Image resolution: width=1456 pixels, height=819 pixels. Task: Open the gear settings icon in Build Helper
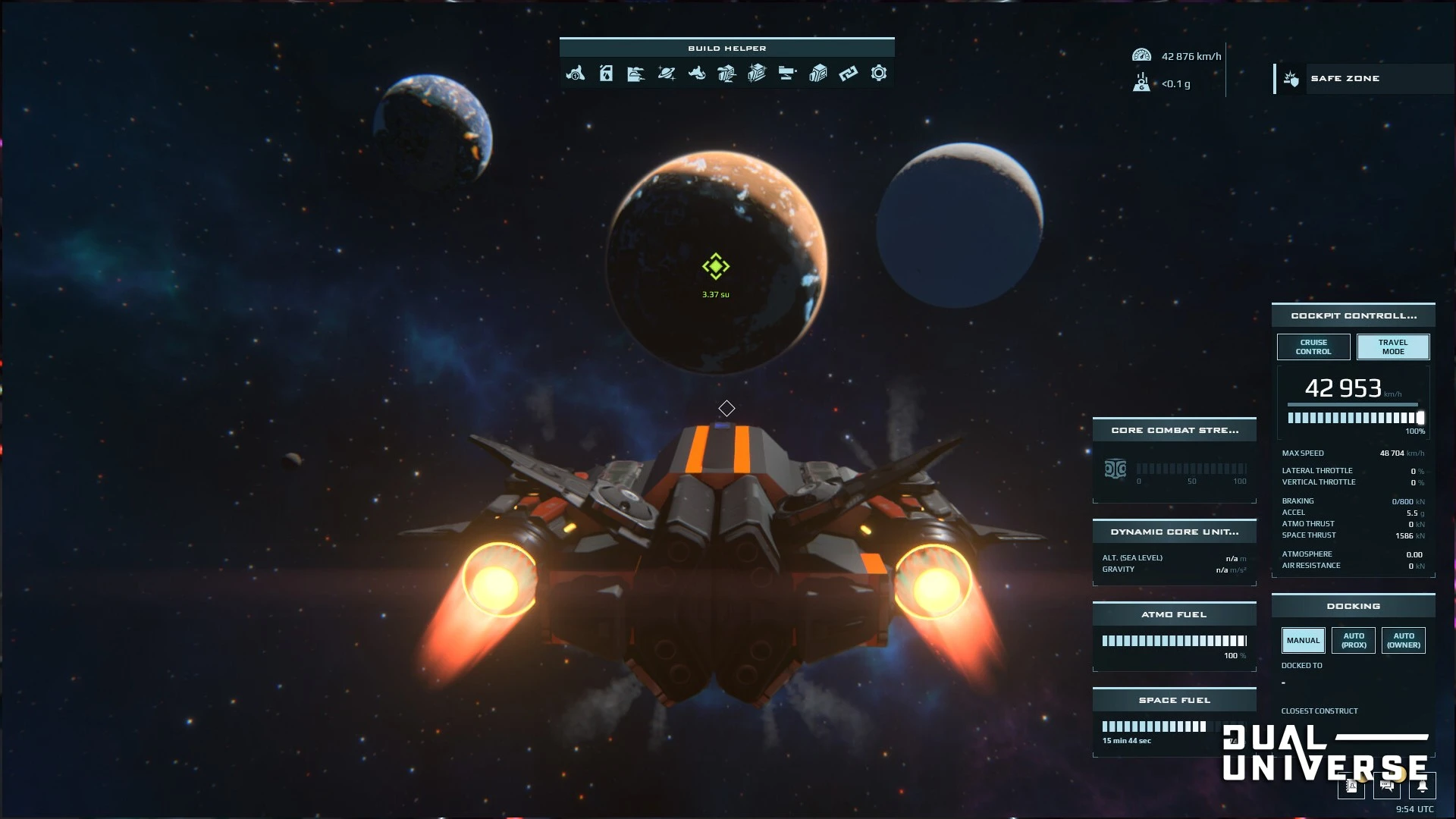[878, 74]
